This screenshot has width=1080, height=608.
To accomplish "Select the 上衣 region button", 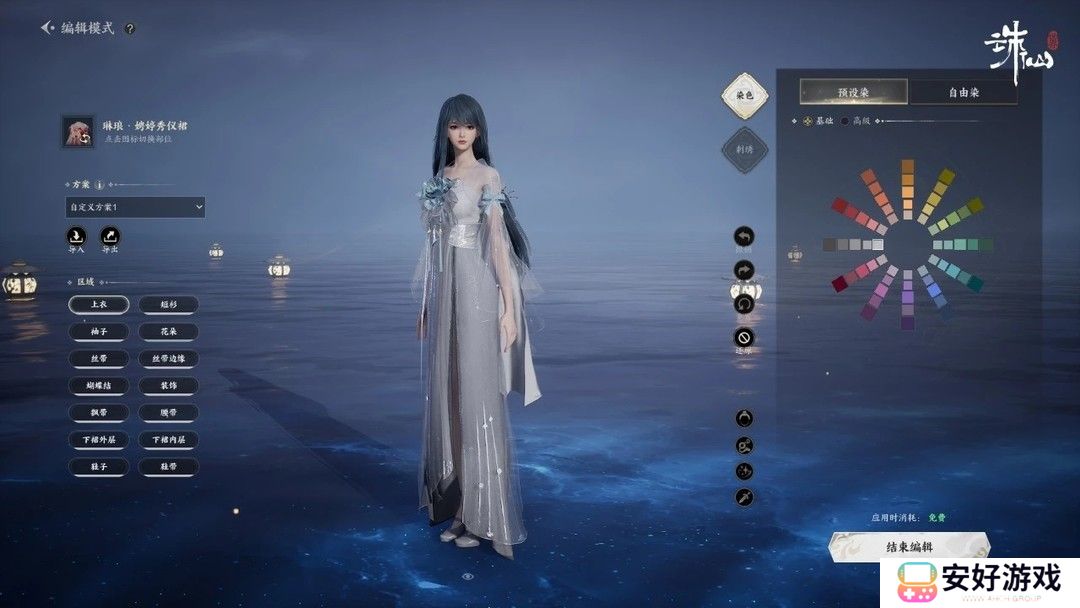I will pyautogui.click(x=98, y=304).
